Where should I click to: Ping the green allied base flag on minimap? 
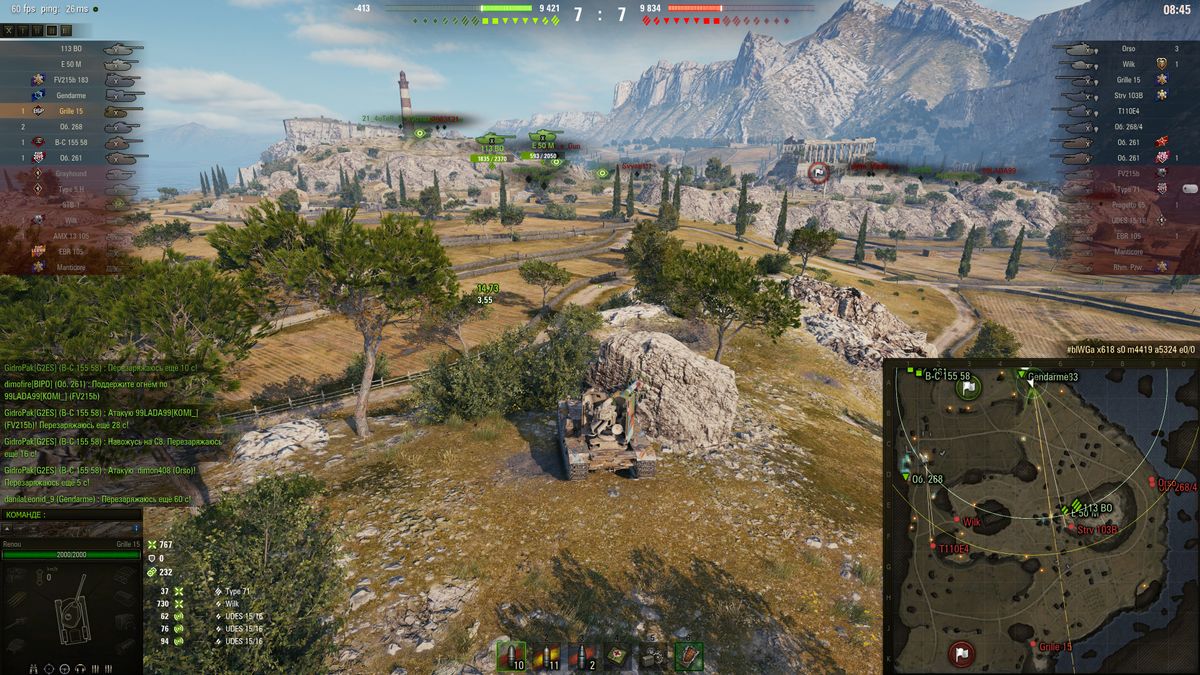[x=968, y=388]
